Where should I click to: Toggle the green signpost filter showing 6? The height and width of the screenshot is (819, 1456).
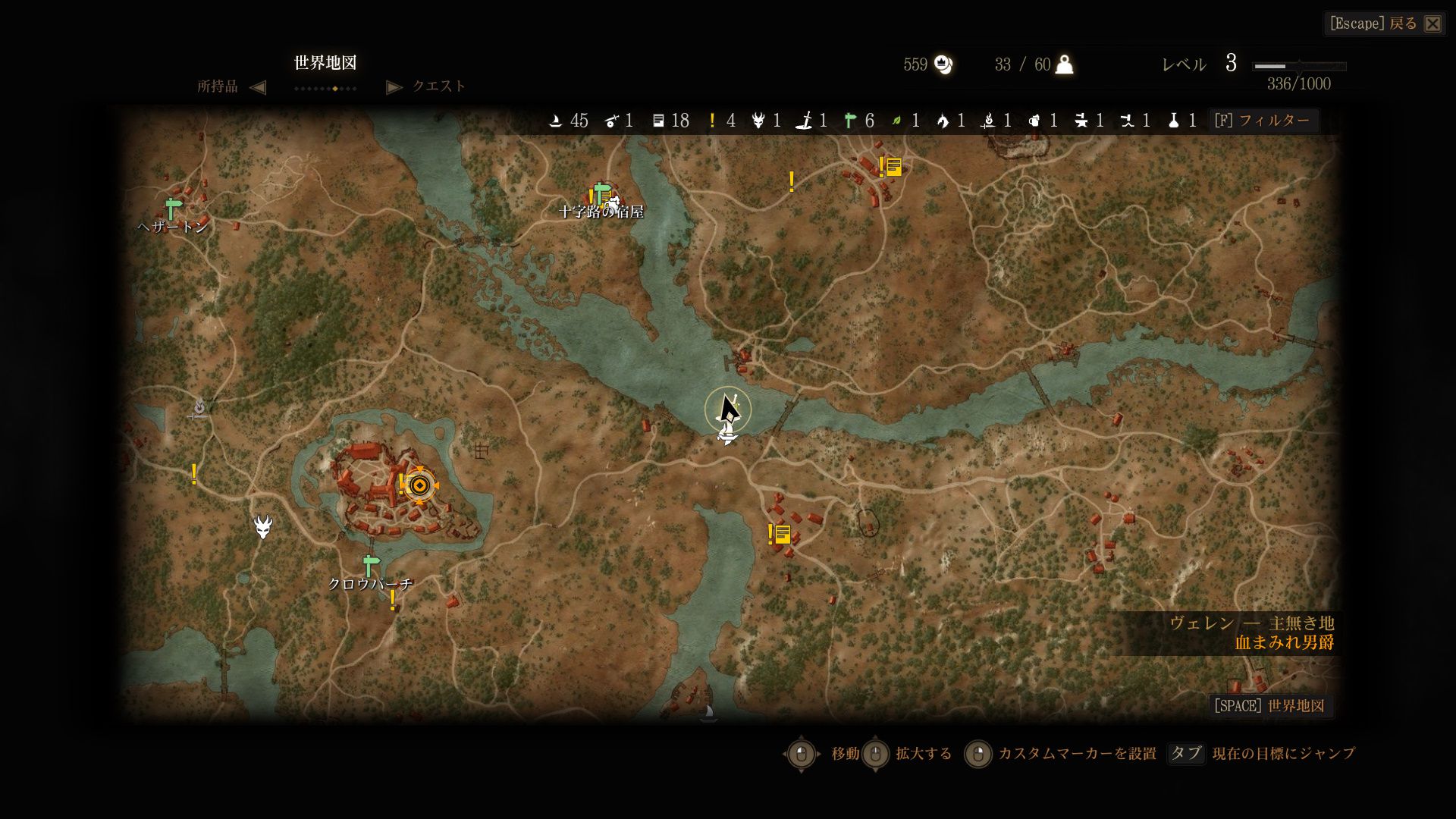(x=850, y=121)
